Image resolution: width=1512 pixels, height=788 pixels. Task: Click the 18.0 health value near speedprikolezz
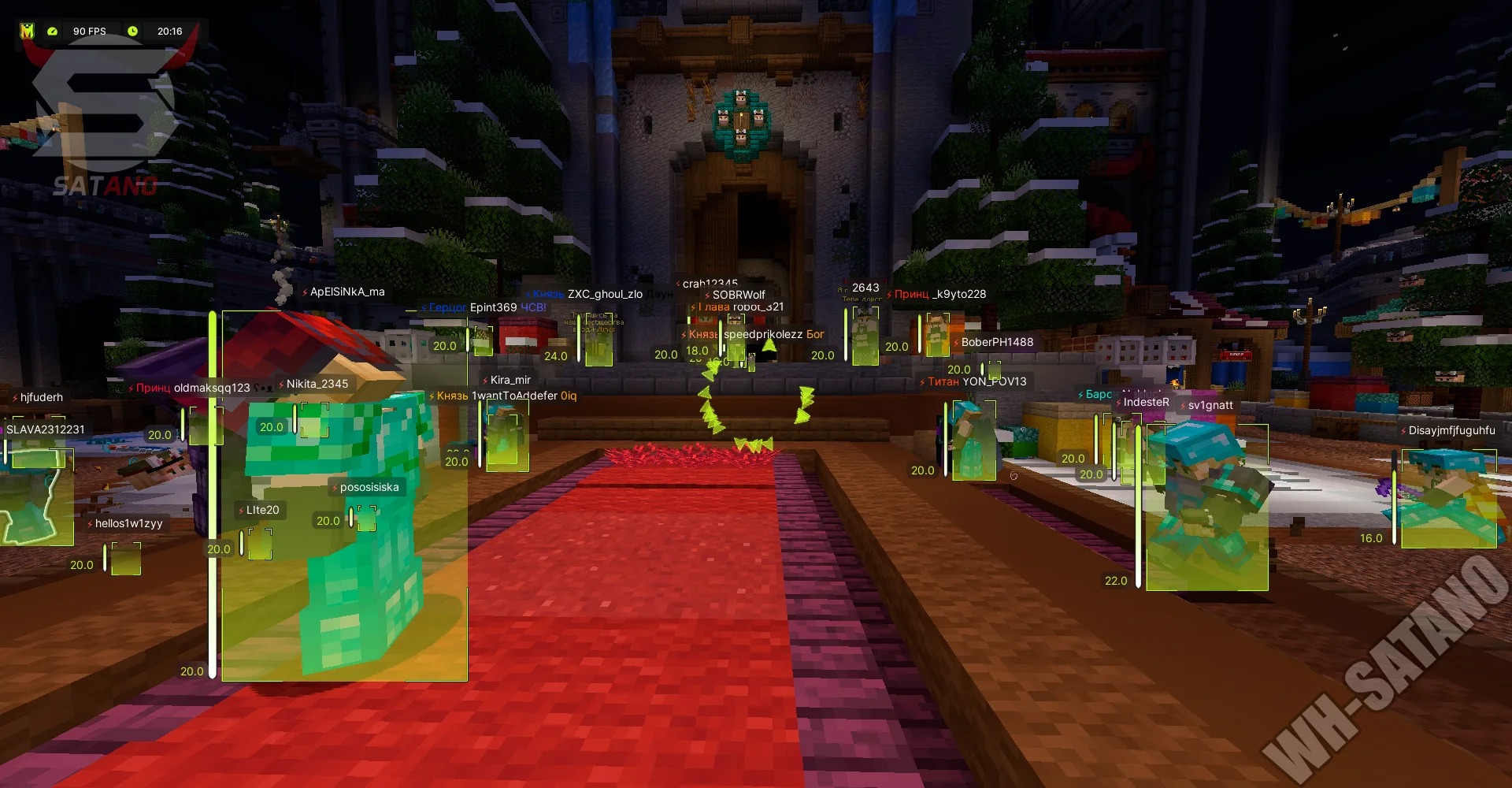coord(698,351)
